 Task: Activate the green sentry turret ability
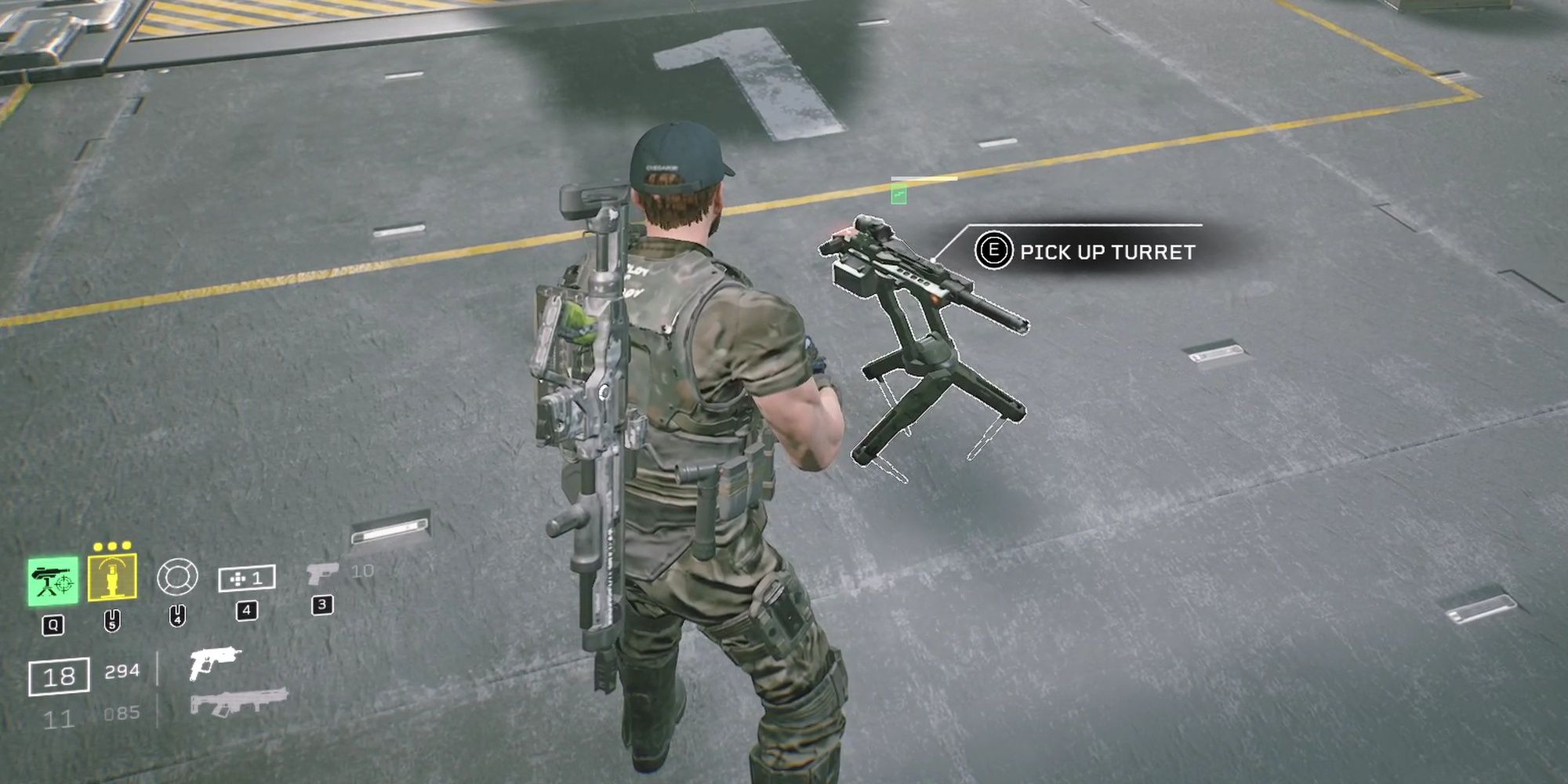53,581
